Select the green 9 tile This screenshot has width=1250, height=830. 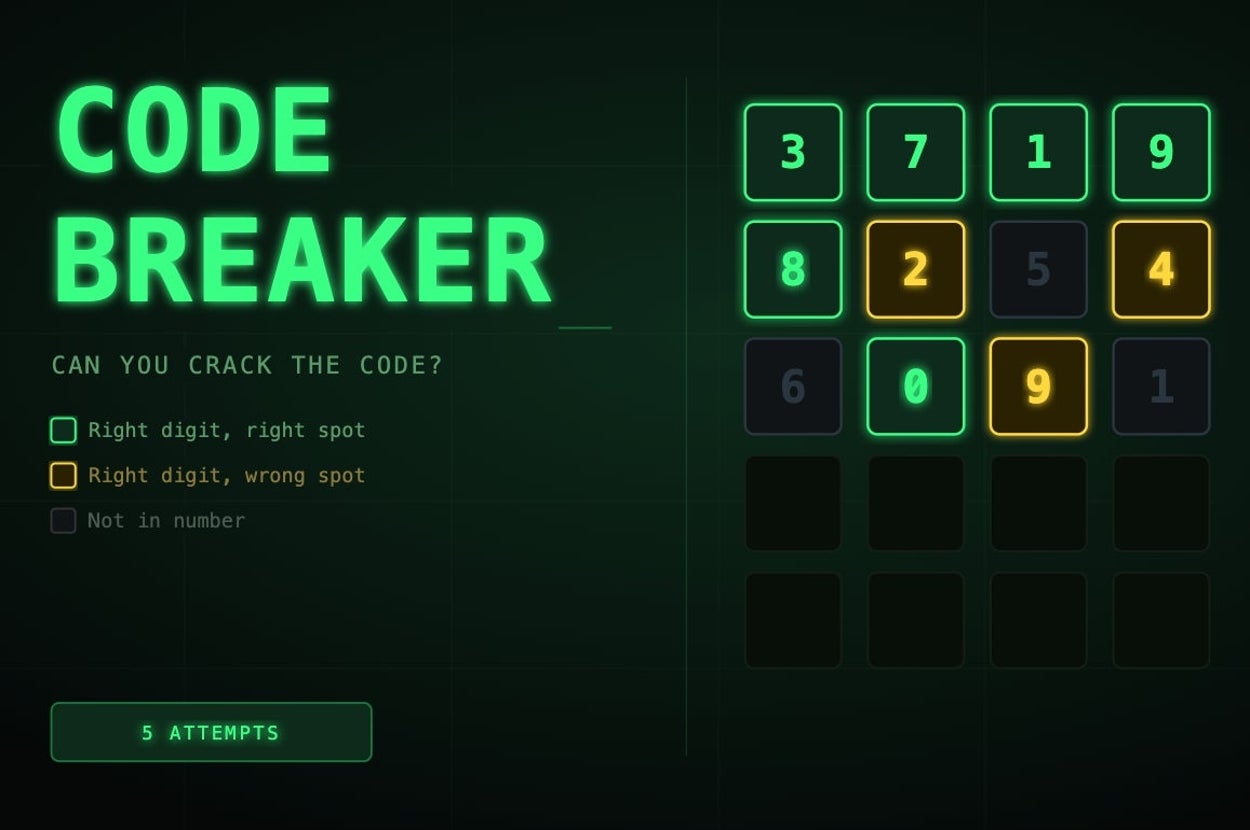click(1161, 152)
